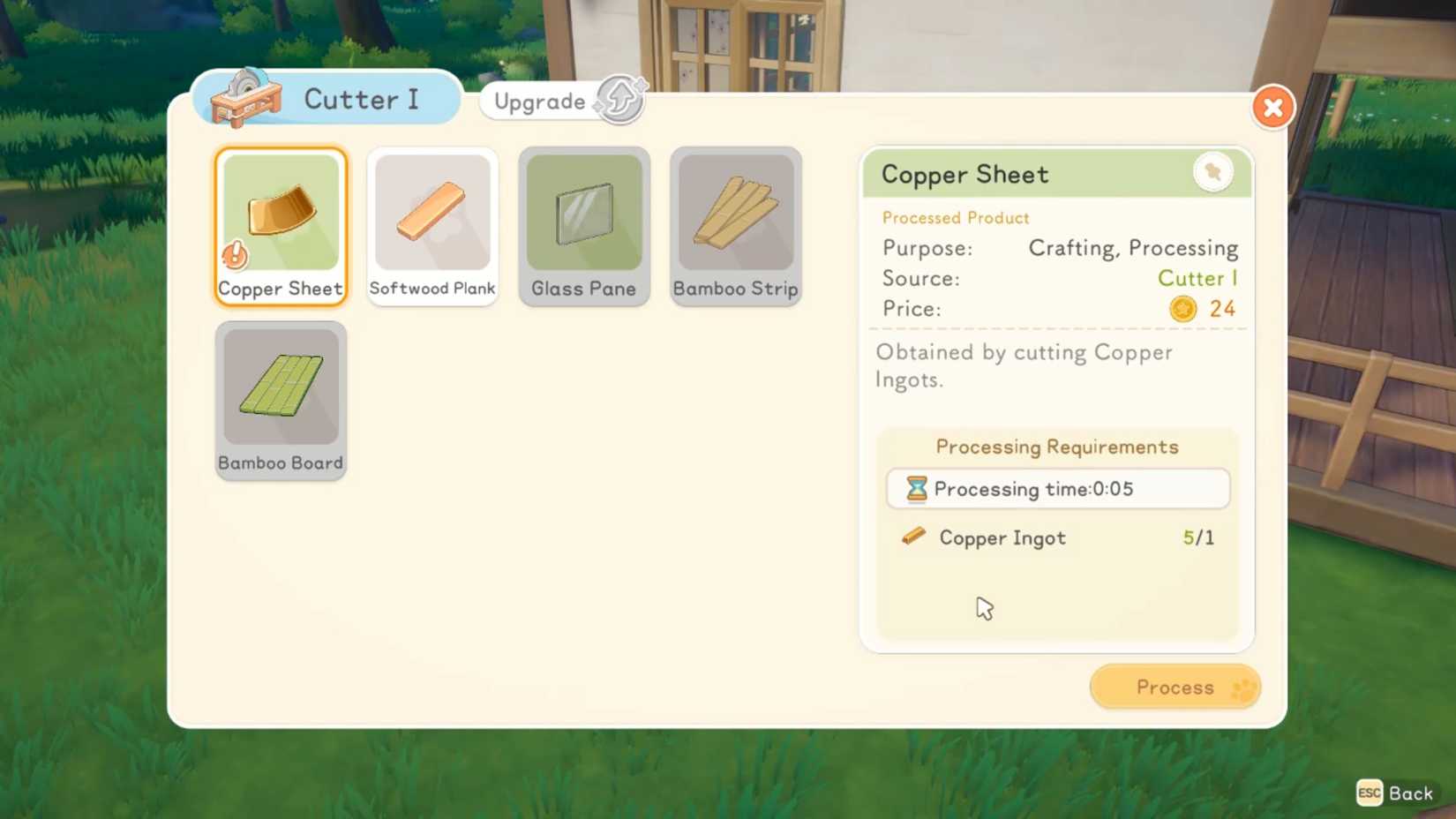Image resolution: width=1456 pixels, height=819 pixels.
Task: Click the Copper Ingot ingredient icon
Action: point(913,537)
